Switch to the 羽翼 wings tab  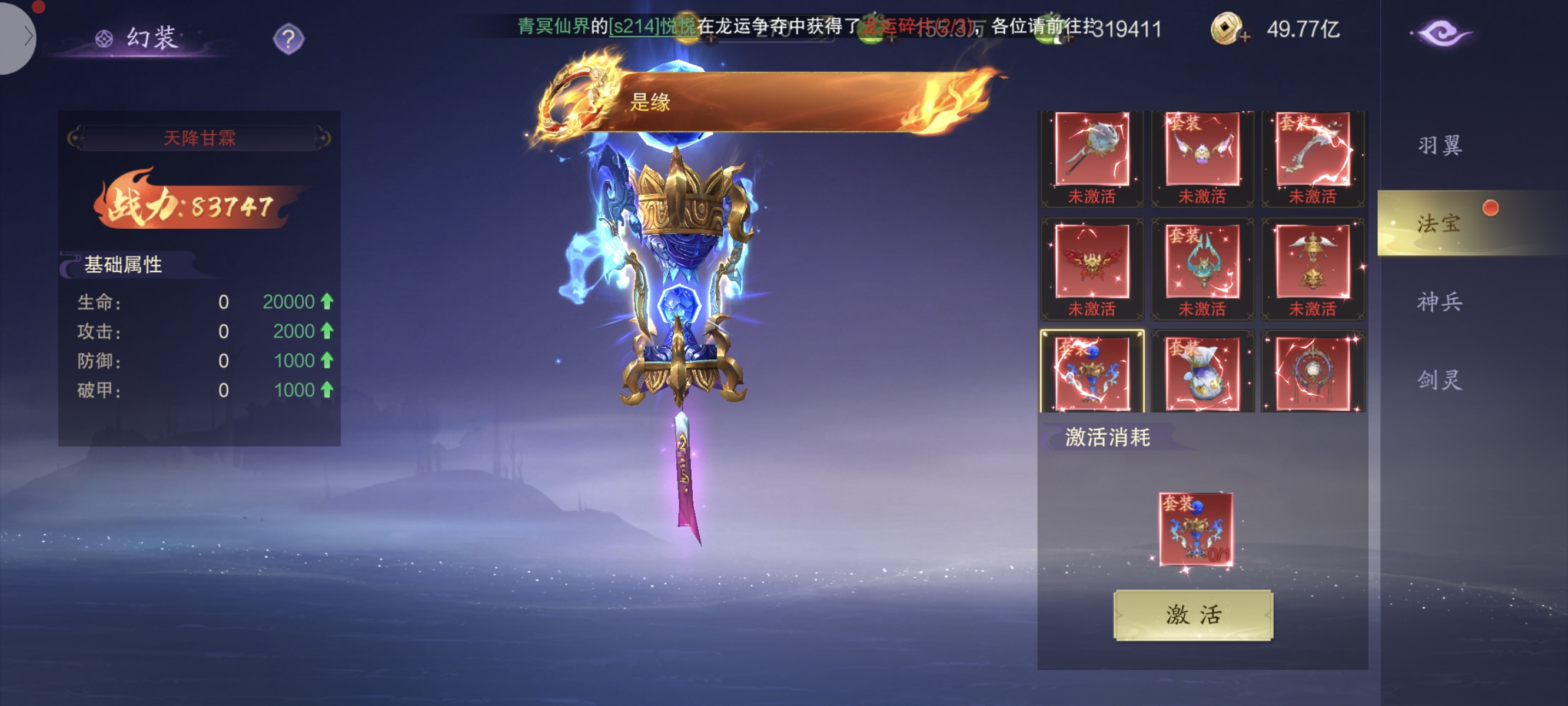tap(1439, 145)
